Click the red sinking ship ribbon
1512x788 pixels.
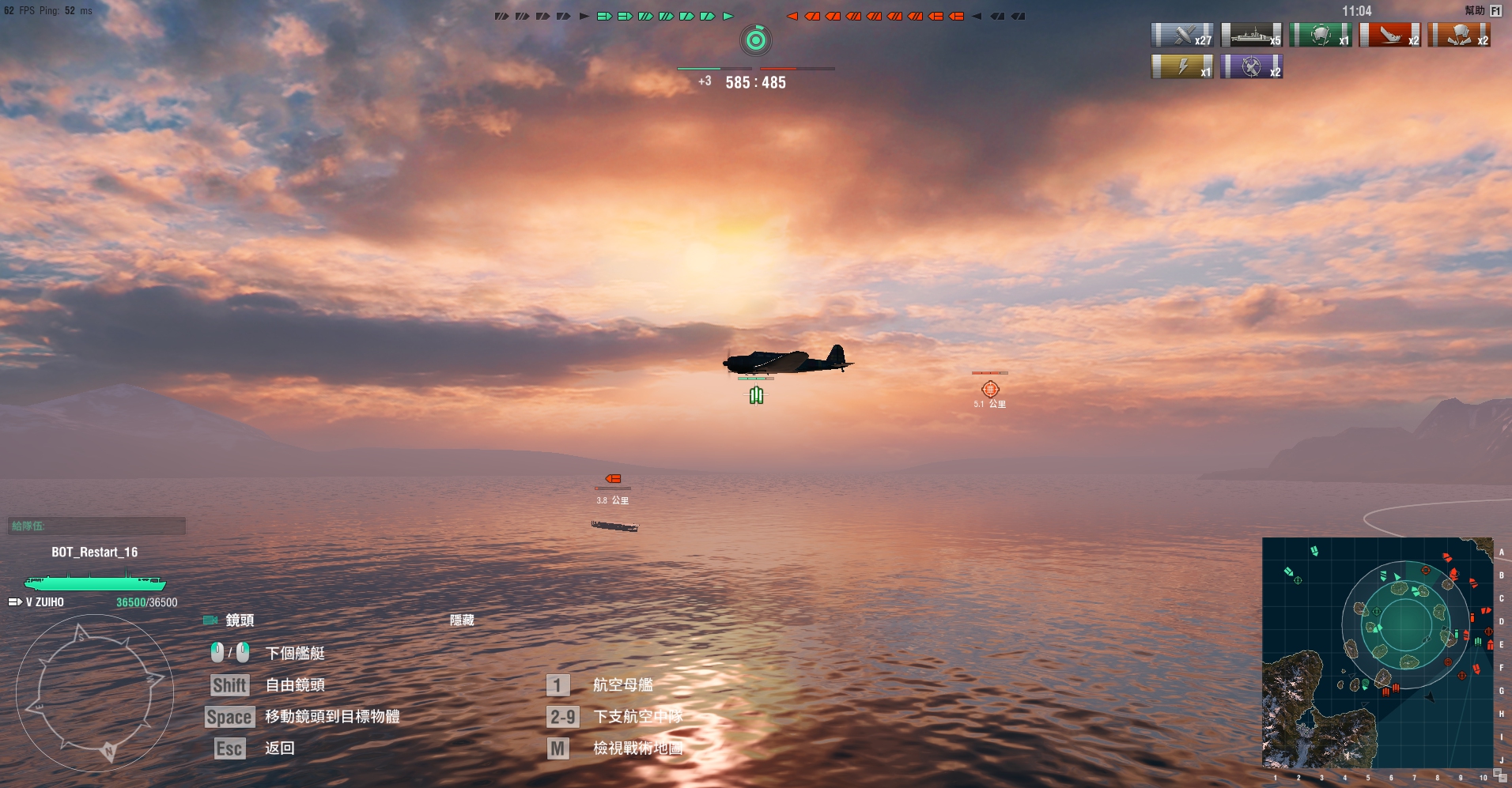[x=1389, y=36]
